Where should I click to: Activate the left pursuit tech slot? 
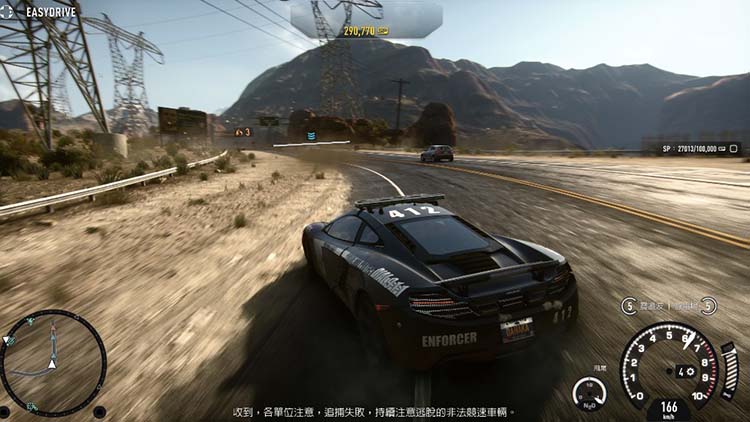point(629,306)
